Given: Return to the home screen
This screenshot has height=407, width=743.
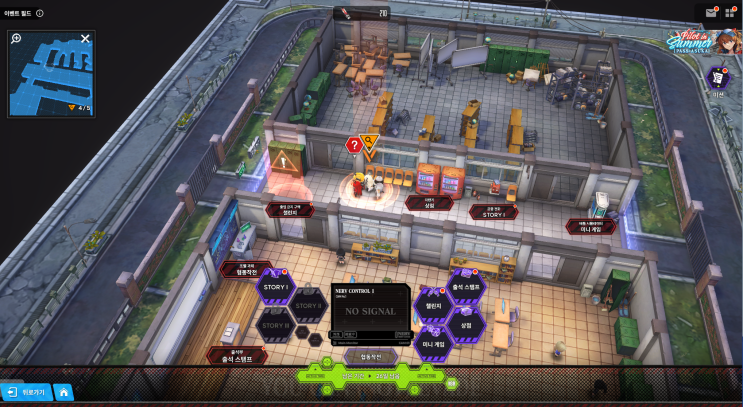Looking at the screenshot, I should pos(63,392).
